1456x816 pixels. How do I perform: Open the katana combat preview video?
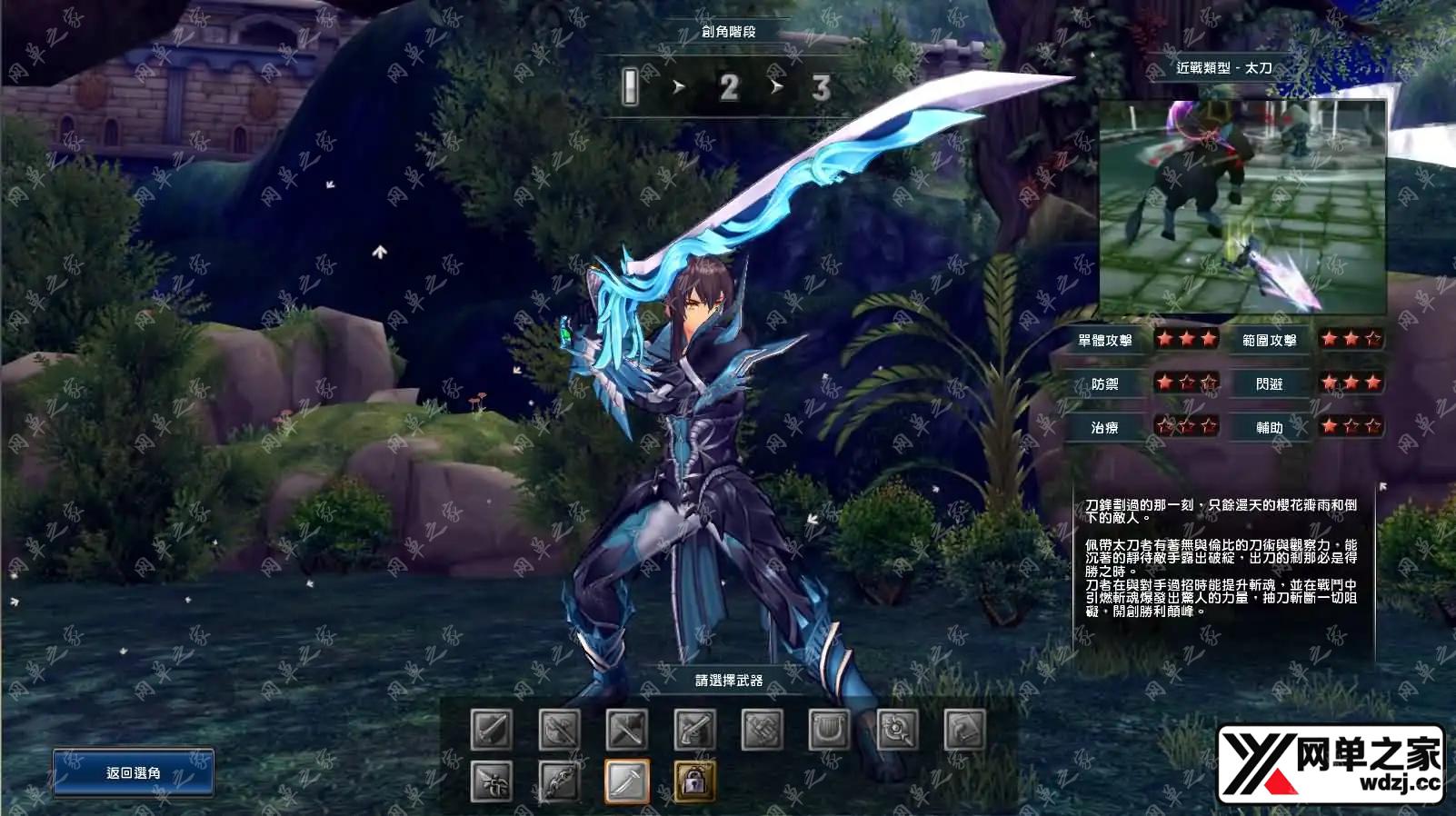point(1242,207)
